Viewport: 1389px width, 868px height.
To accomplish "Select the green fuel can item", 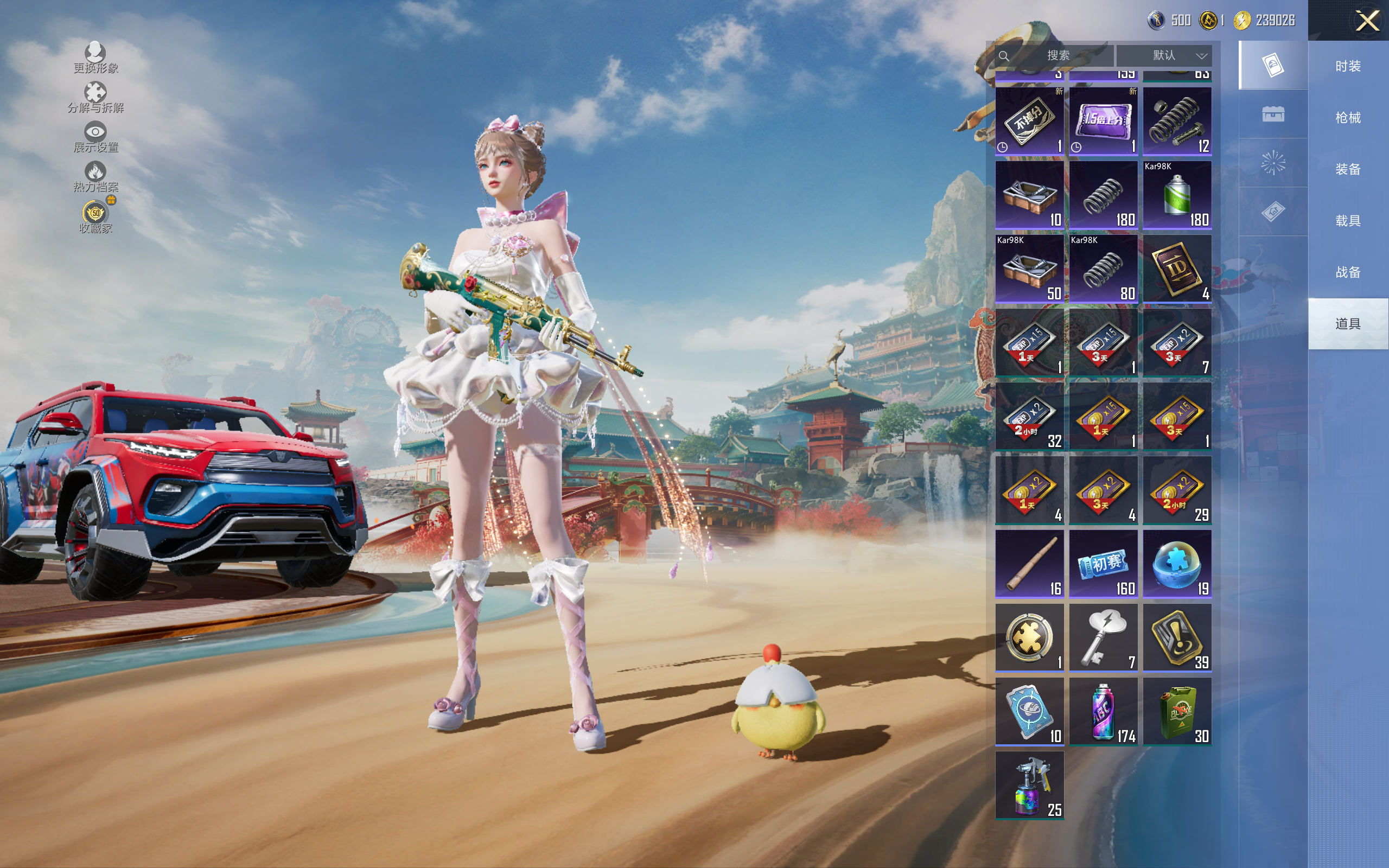I will 1177,711.
